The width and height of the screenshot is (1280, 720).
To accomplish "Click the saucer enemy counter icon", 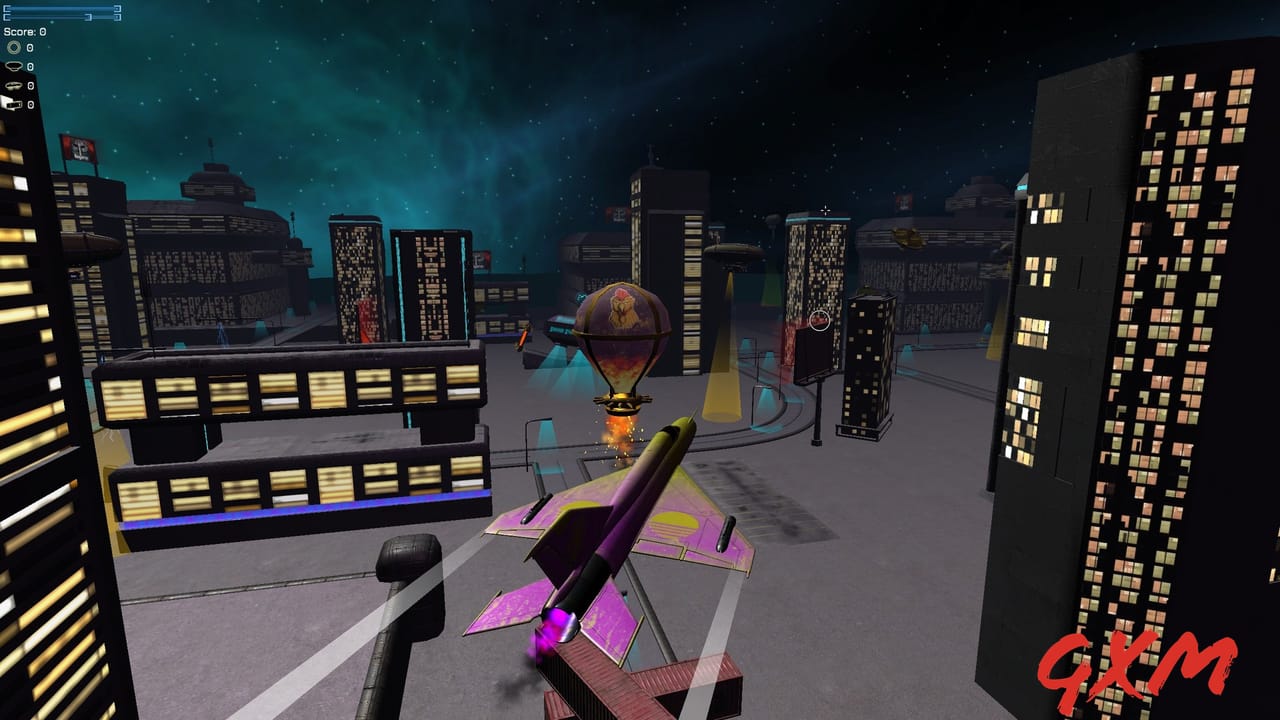I will pyautogui.click(x=14, y=65).
